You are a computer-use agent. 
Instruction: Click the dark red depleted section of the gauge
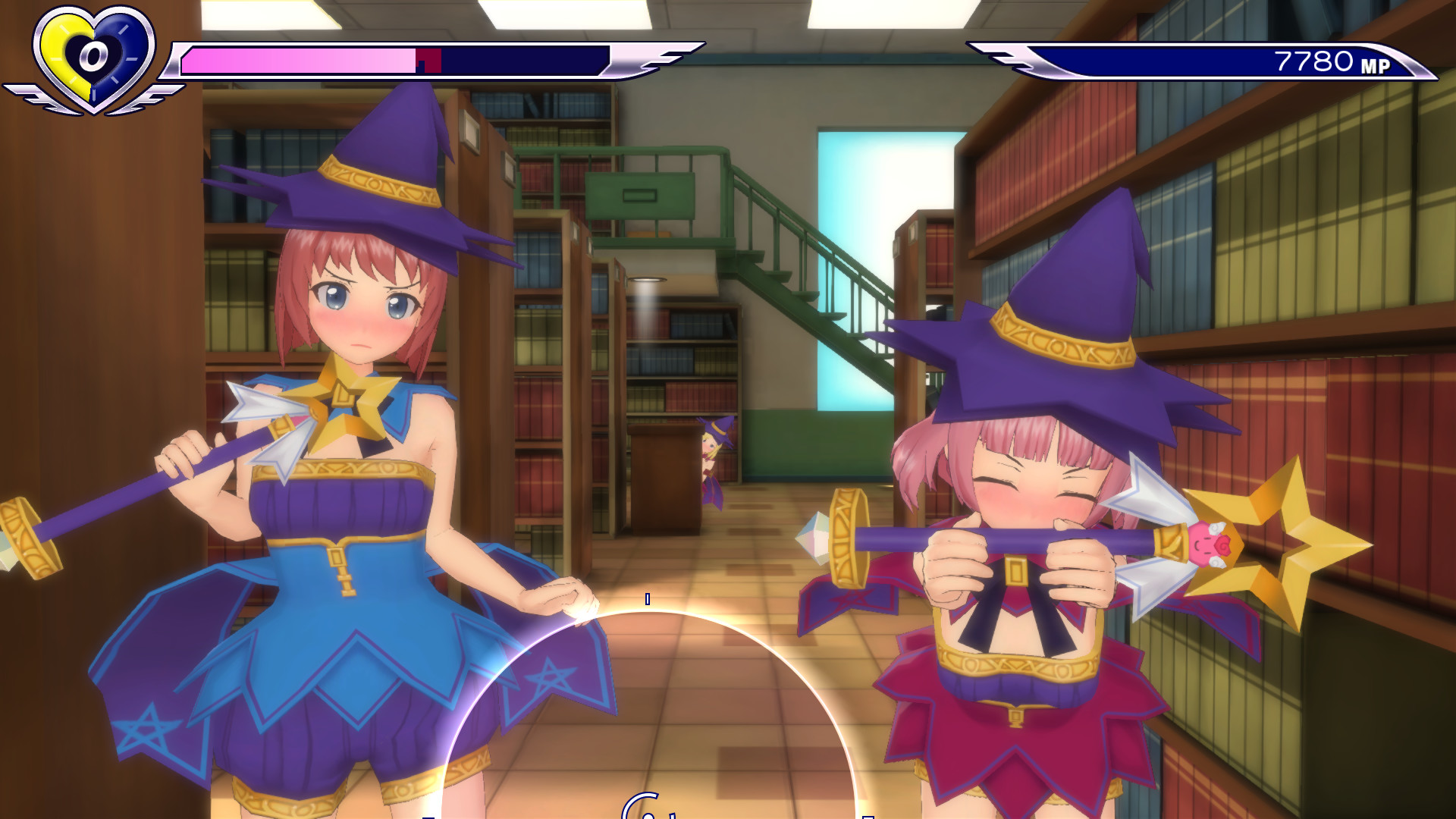click(x=428, y=57)
